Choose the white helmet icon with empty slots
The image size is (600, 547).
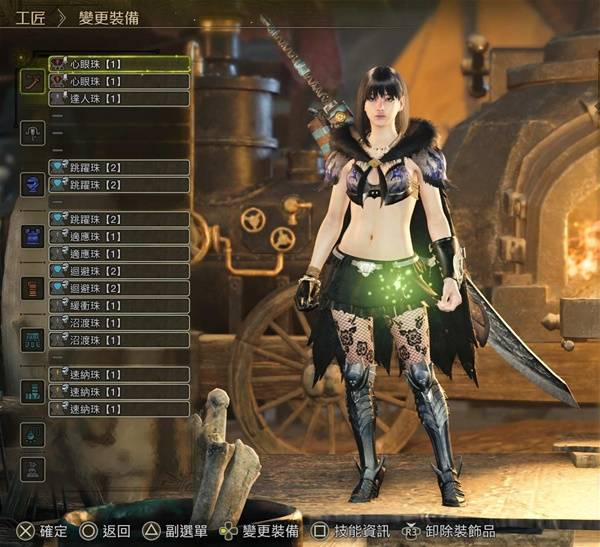33,132
